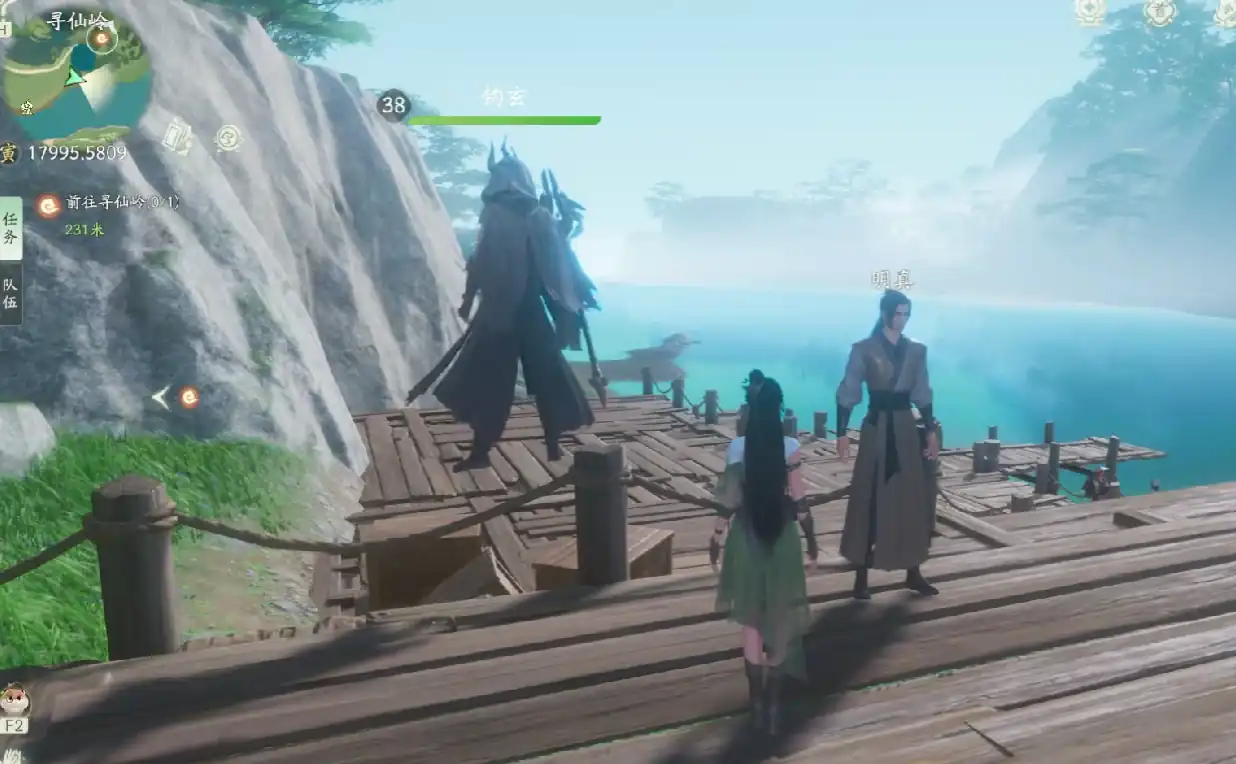Click the round swirl emblem icon near the minimap
The width and height of the screenshot is (1236, 764).
click(x=229, y=137)
